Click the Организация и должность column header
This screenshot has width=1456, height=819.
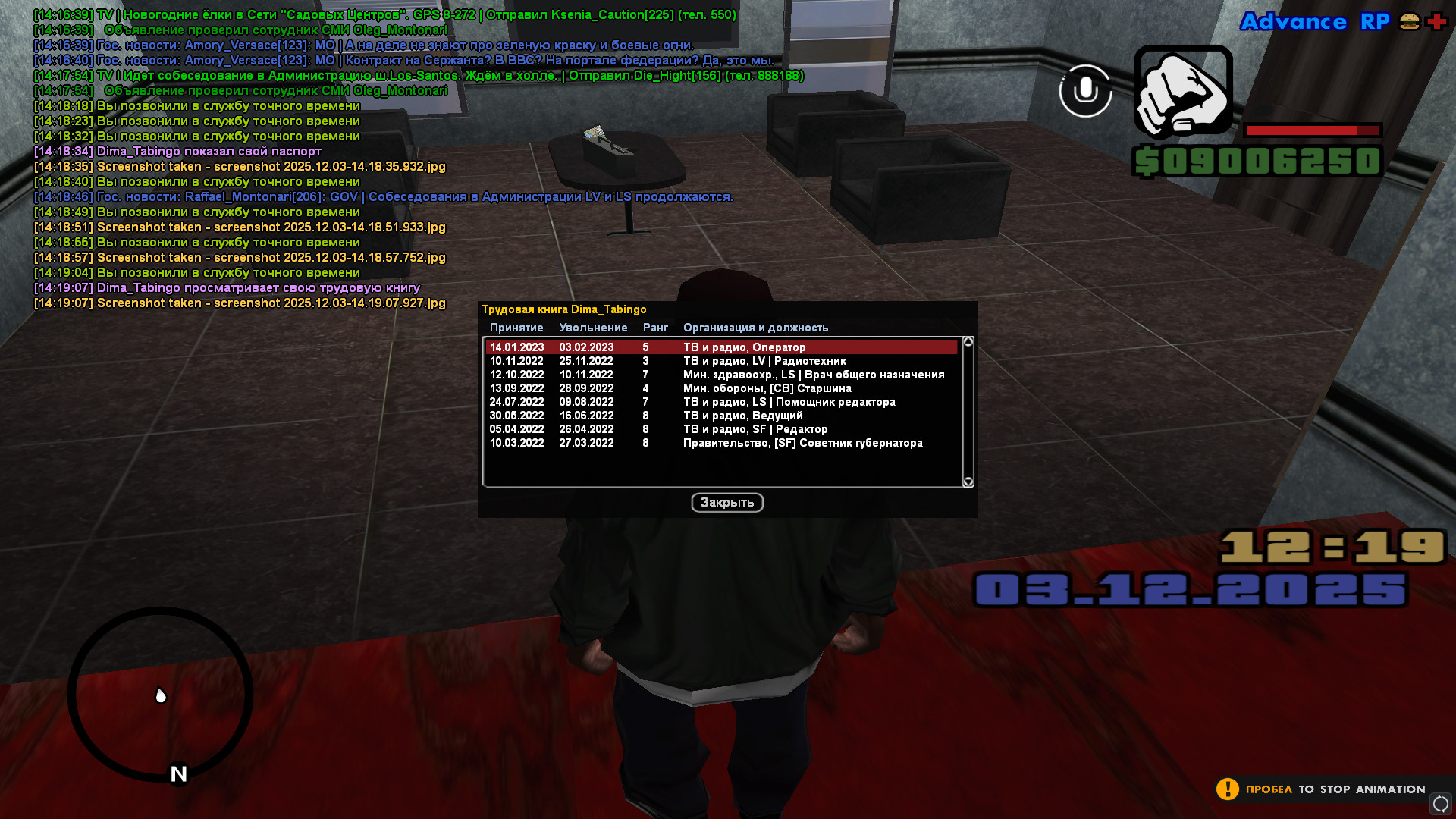pos(755,328)
